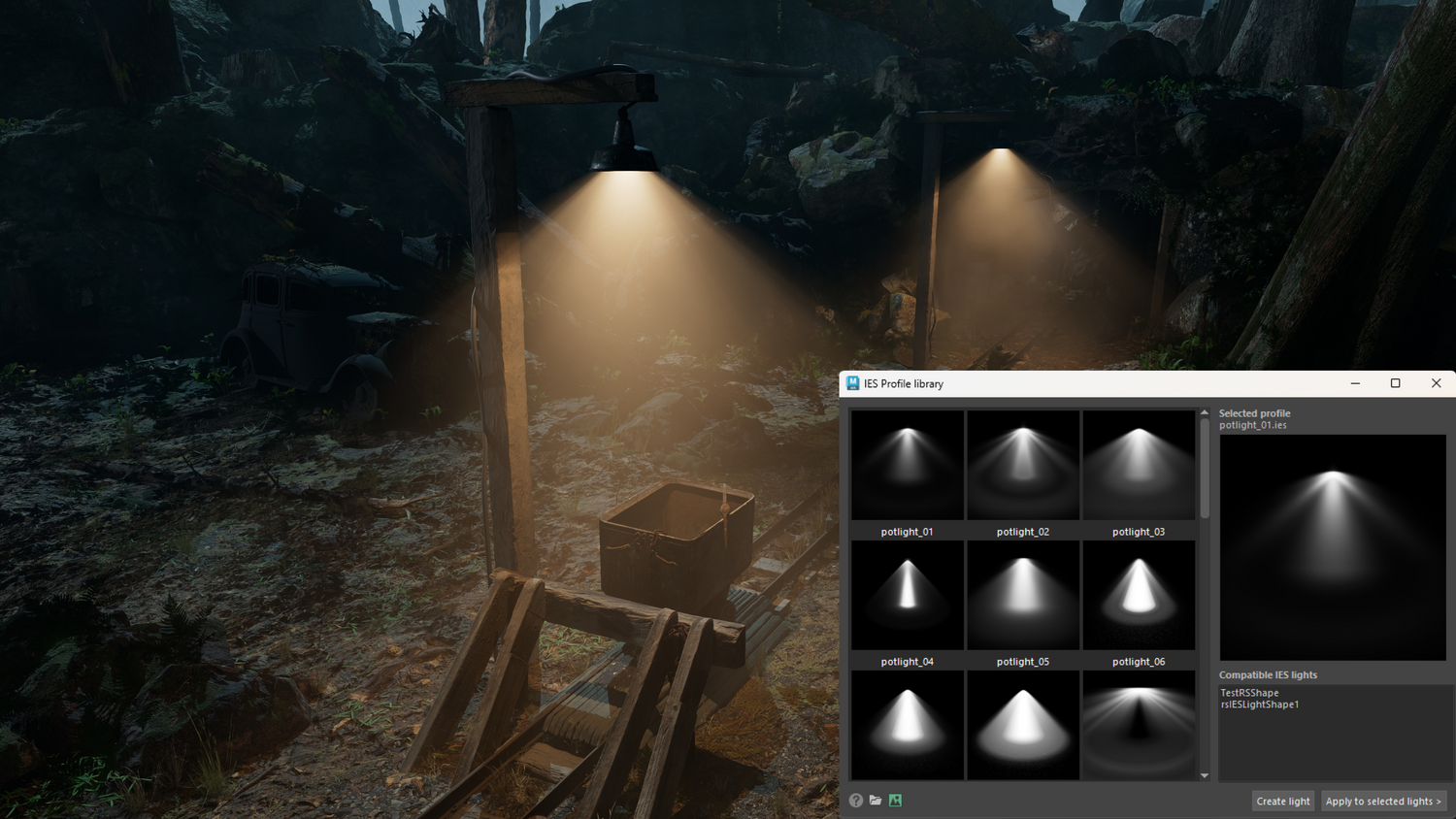Click the Create light button
The height and width of the screenshot is (819, 1456).
1282,801
